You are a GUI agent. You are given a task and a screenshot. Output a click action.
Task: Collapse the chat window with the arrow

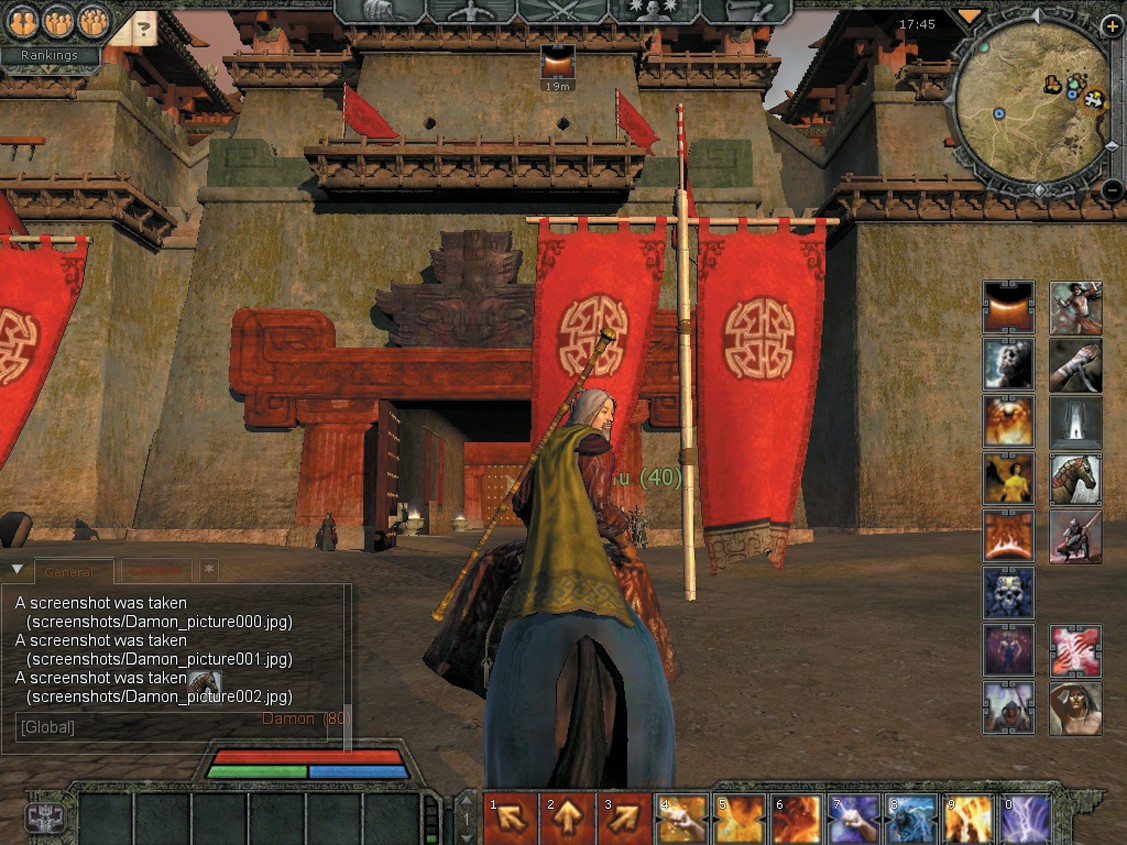(x=17, y=570)
